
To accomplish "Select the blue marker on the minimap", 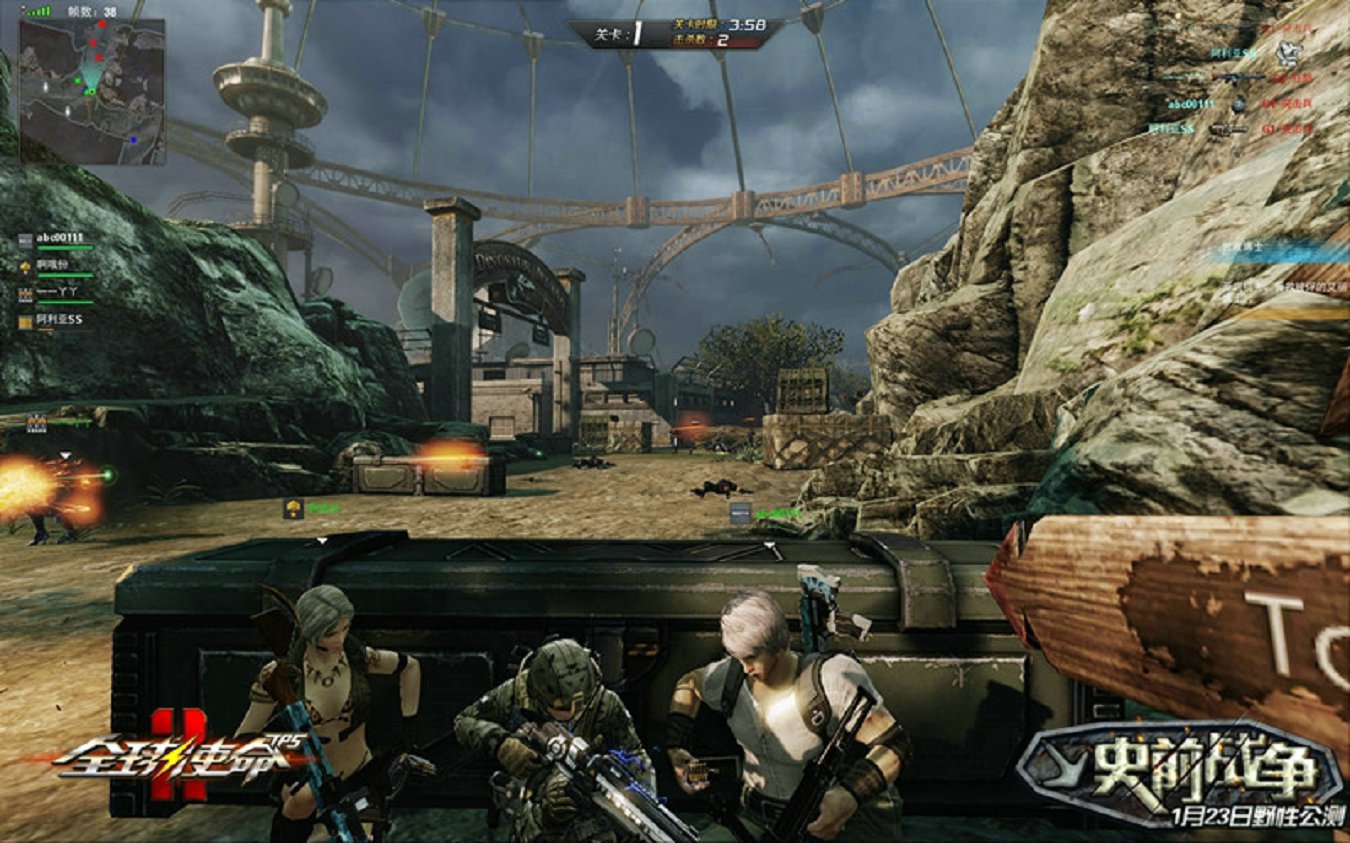I will (133, 140).
